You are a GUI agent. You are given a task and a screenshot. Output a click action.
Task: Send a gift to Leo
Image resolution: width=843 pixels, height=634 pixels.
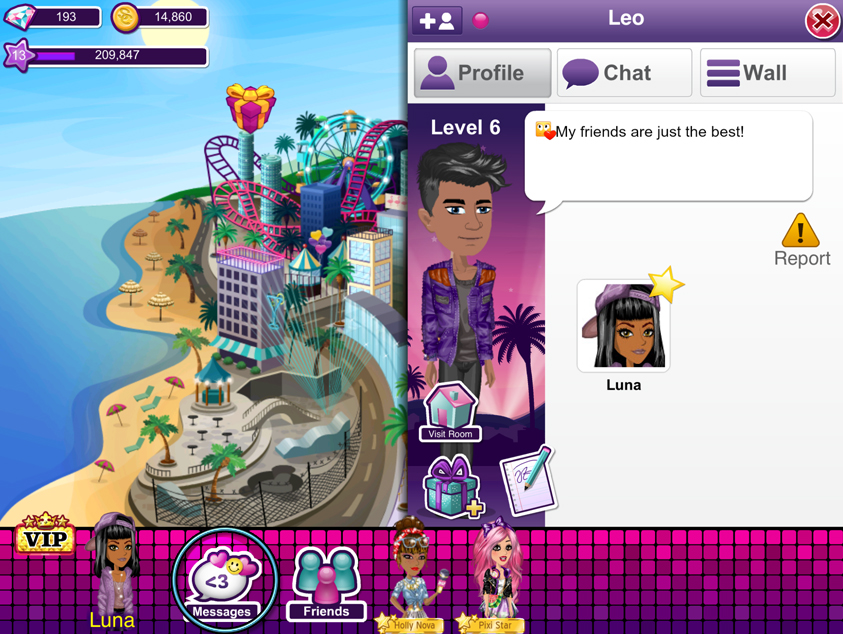pyautogui.click(x=451, y=486)
